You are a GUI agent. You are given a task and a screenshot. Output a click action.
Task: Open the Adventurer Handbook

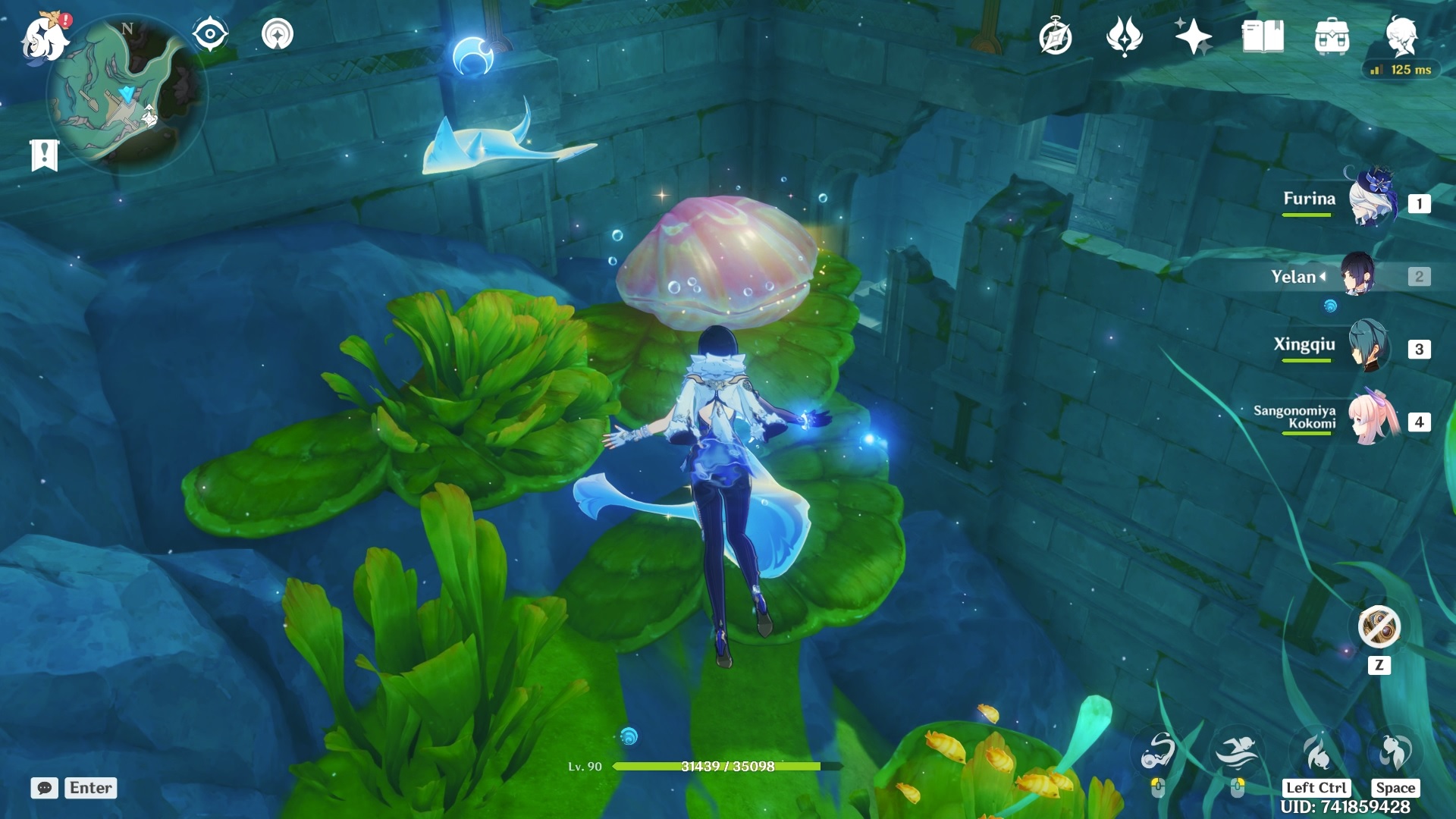[x=1057, y=34]
